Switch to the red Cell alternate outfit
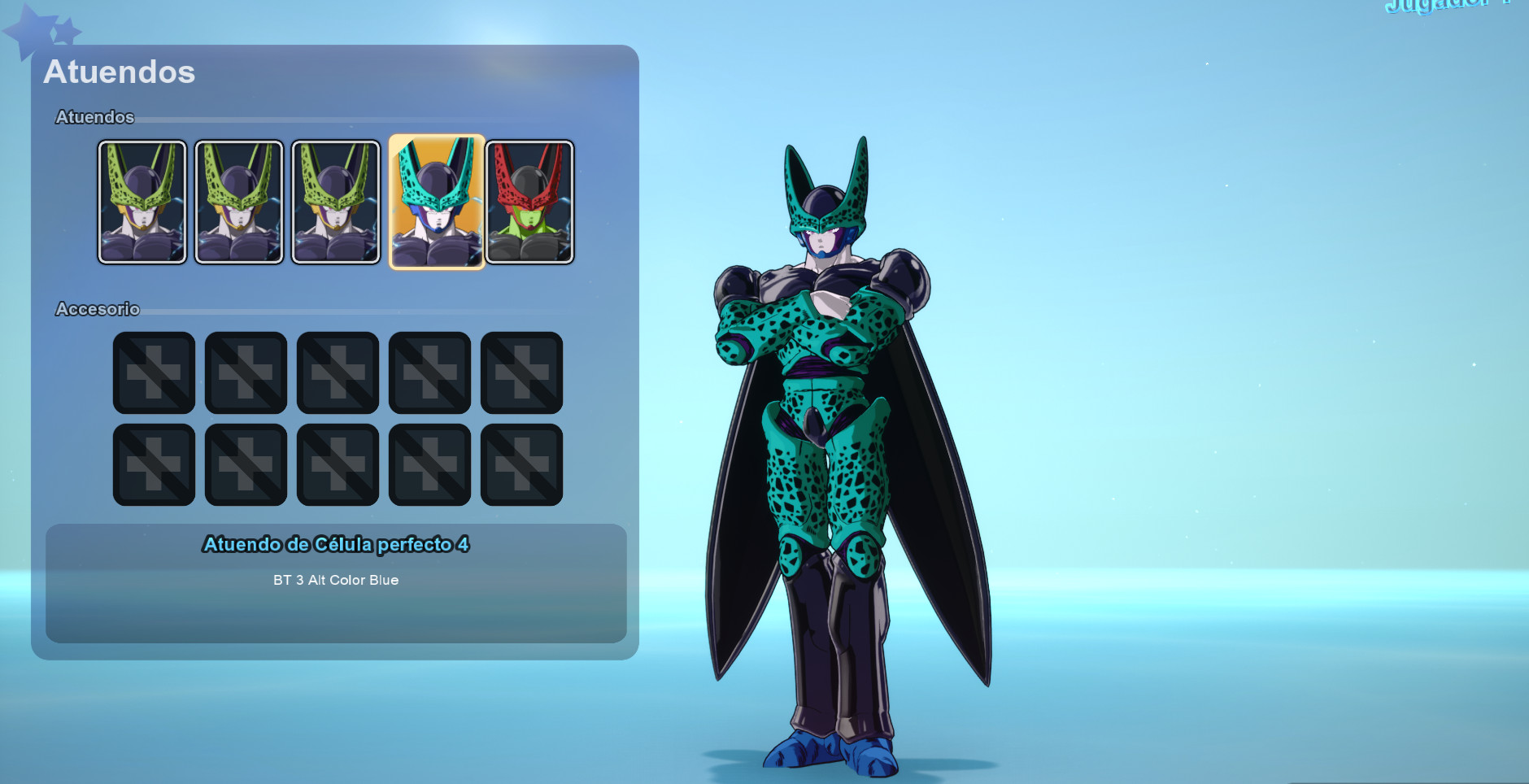 tap(530, 200)
